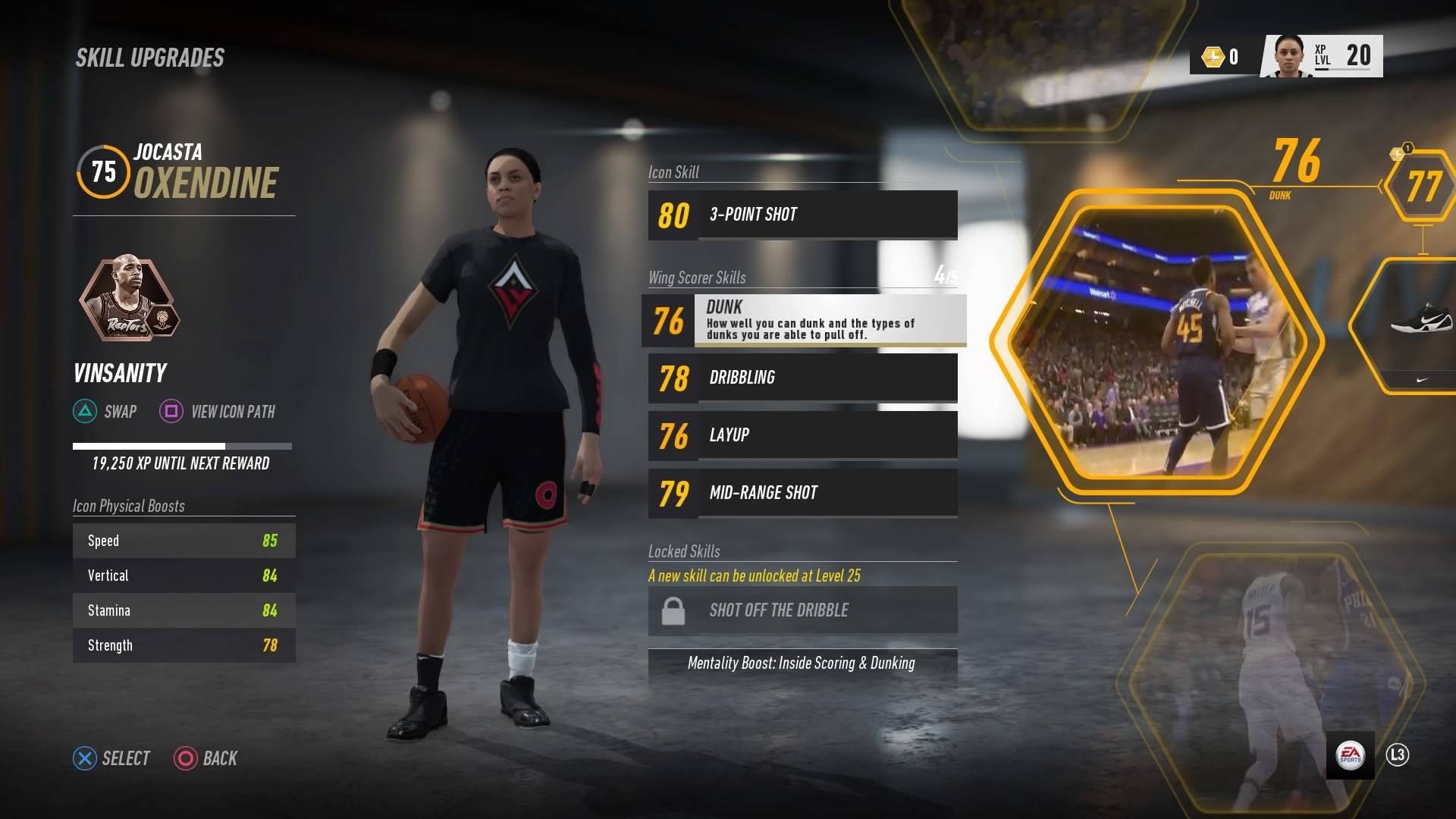Select the Dunk skill entry
The width and height of the screenshot is (1456, 819).
[804, 321]
